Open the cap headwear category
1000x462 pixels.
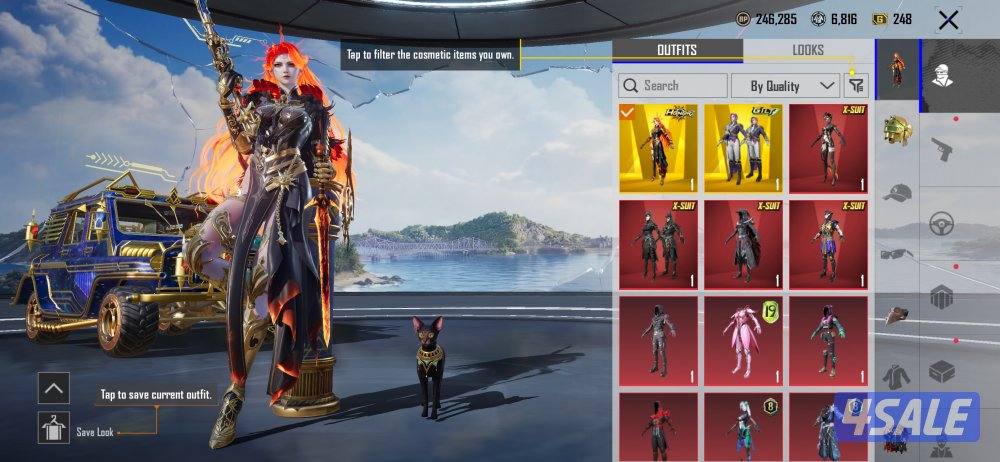(x=897, y=192)
